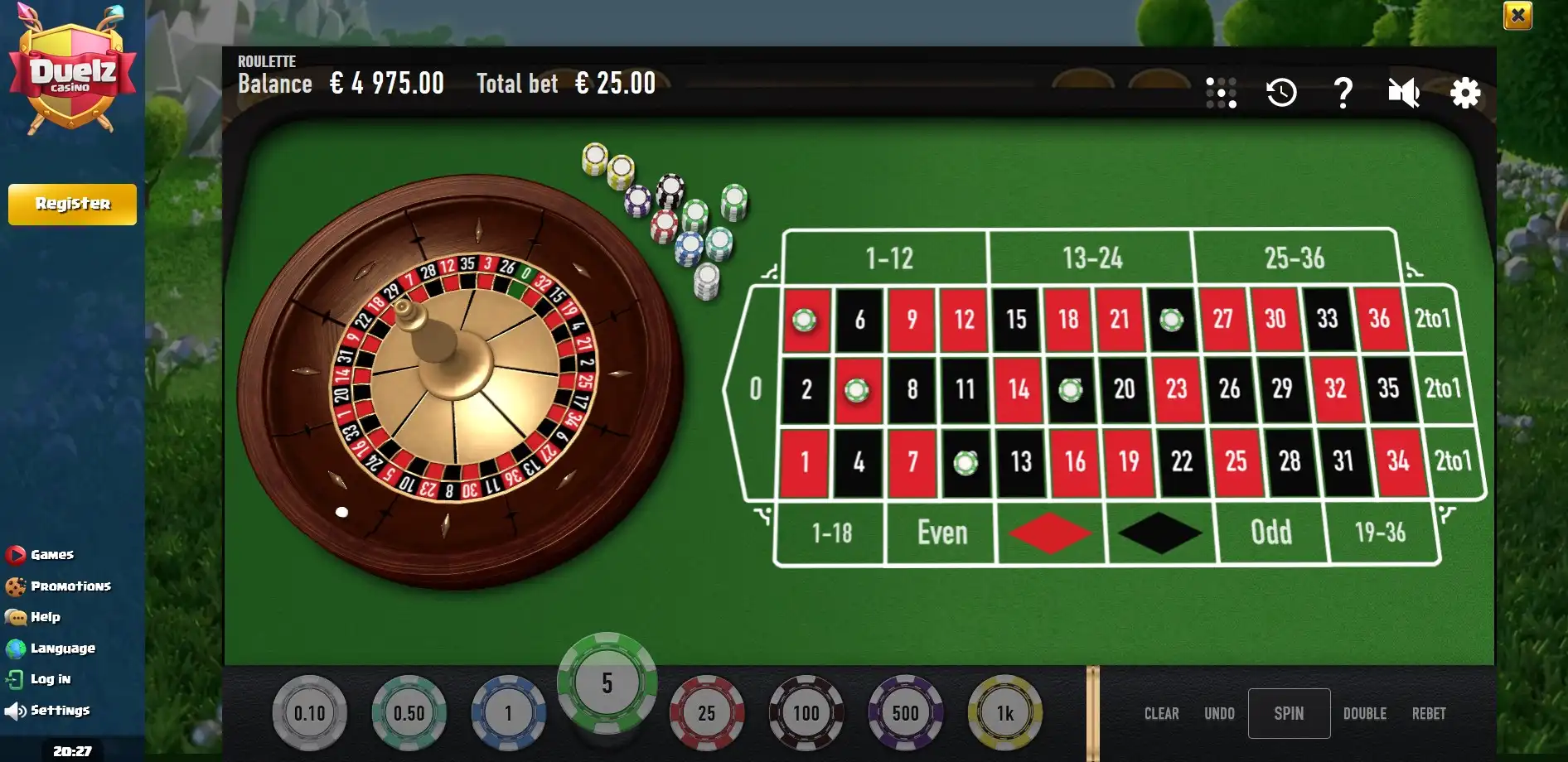Undo the last bet
The width and height of the screenshot is (1568, 762).
1219,713
